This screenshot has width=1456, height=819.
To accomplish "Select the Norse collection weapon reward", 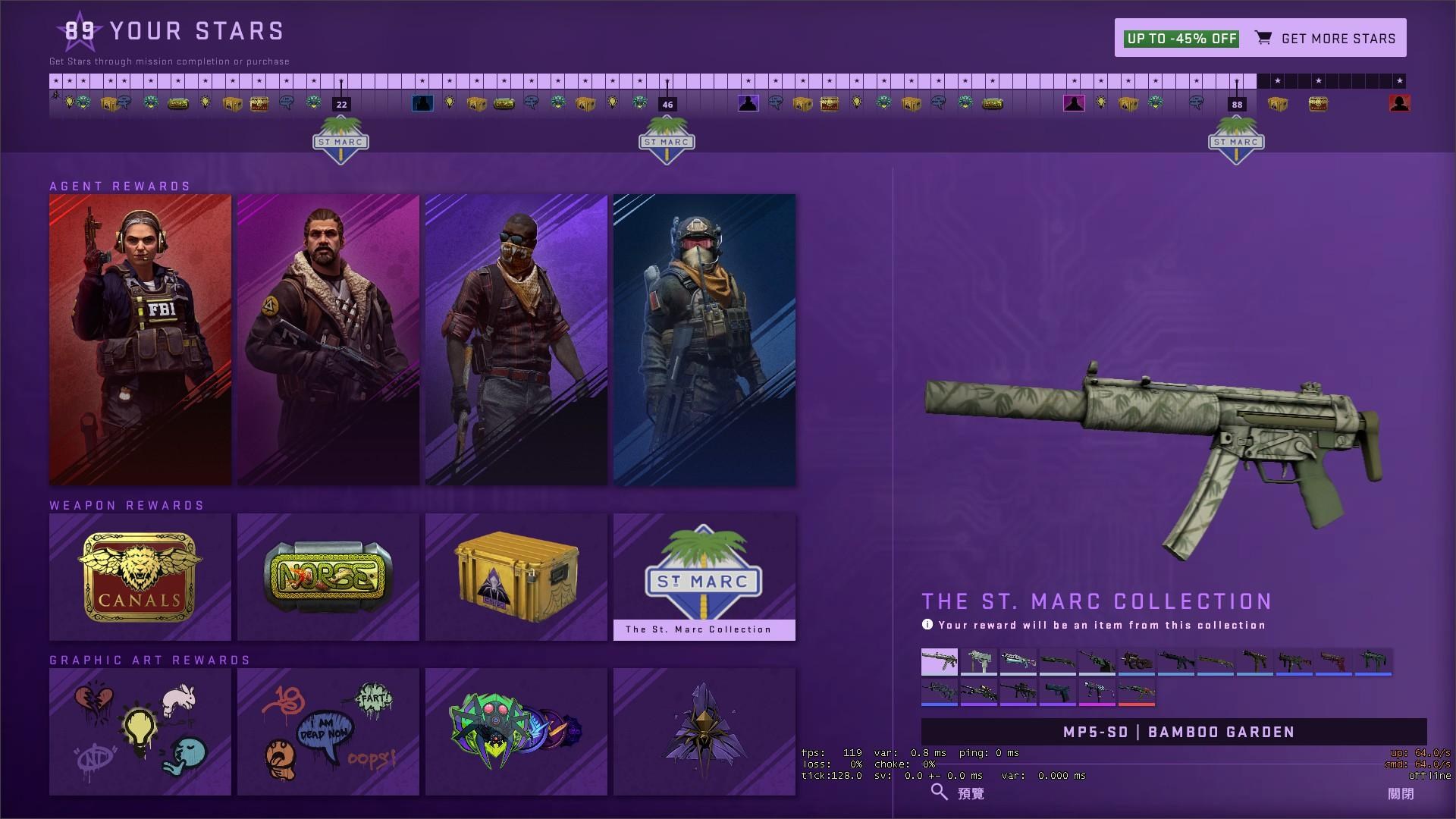I will tap(328, 577).
